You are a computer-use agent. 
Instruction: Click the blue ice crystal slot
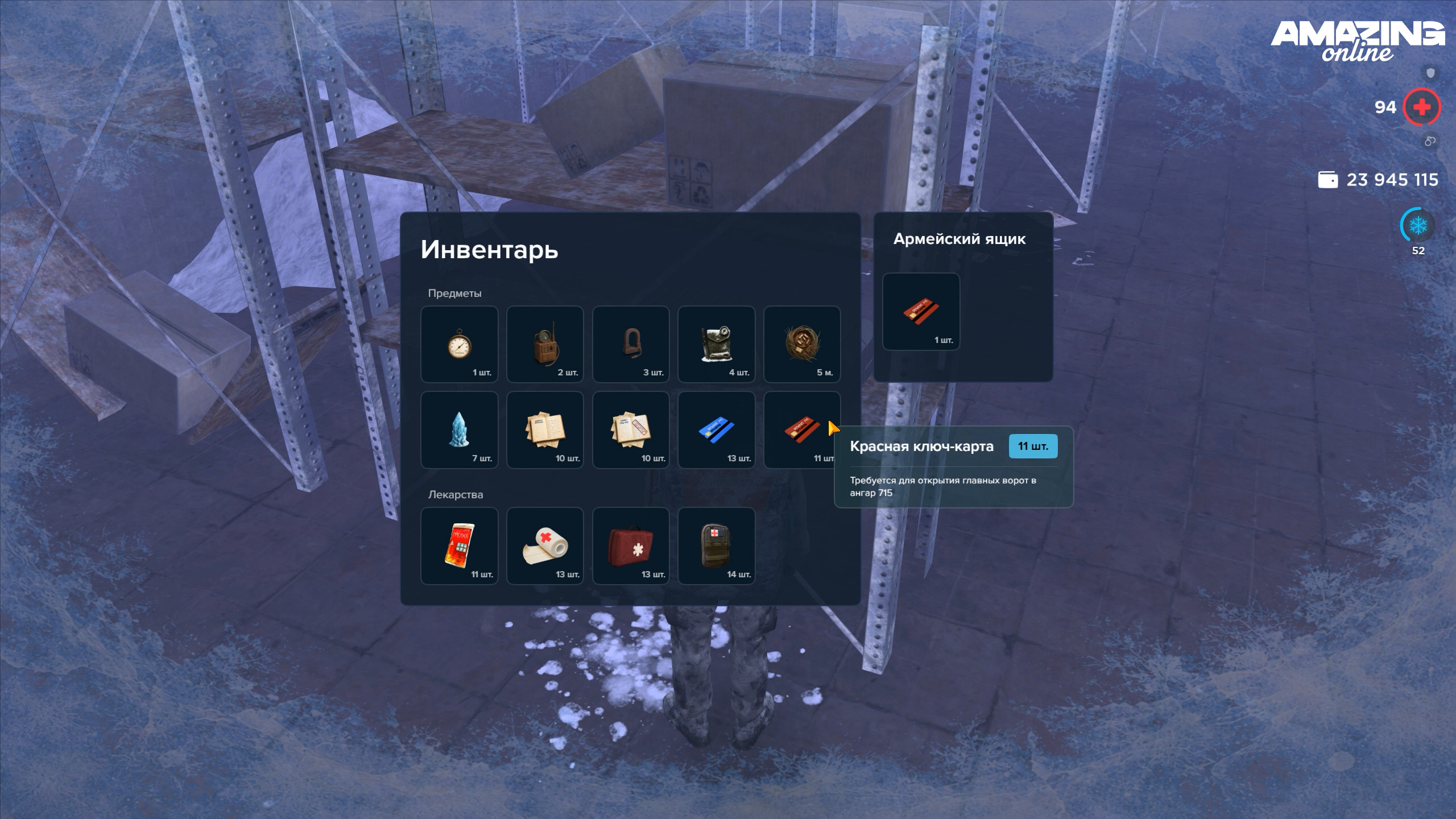459,430
